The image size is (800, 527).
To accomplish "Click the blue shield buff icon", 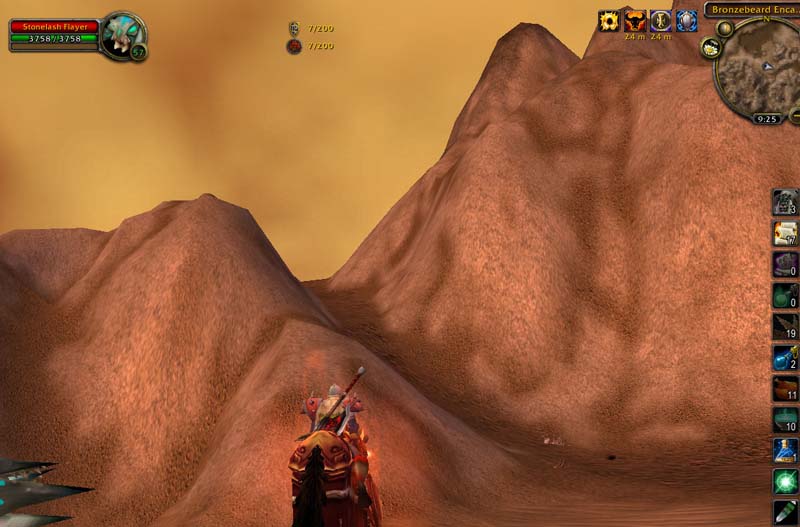I will tap(687, 20).
